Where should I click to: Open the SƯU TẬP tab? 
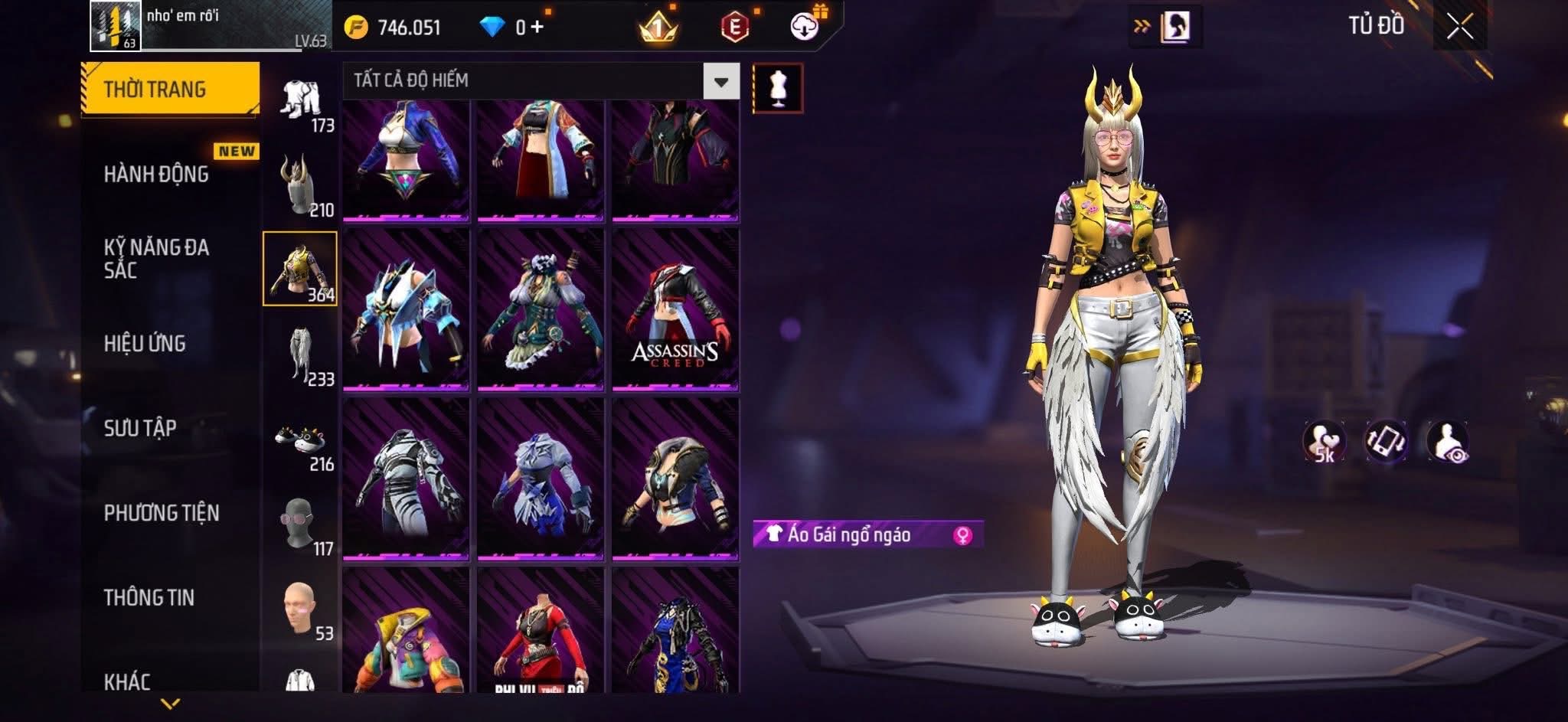[x=141, y=428]
